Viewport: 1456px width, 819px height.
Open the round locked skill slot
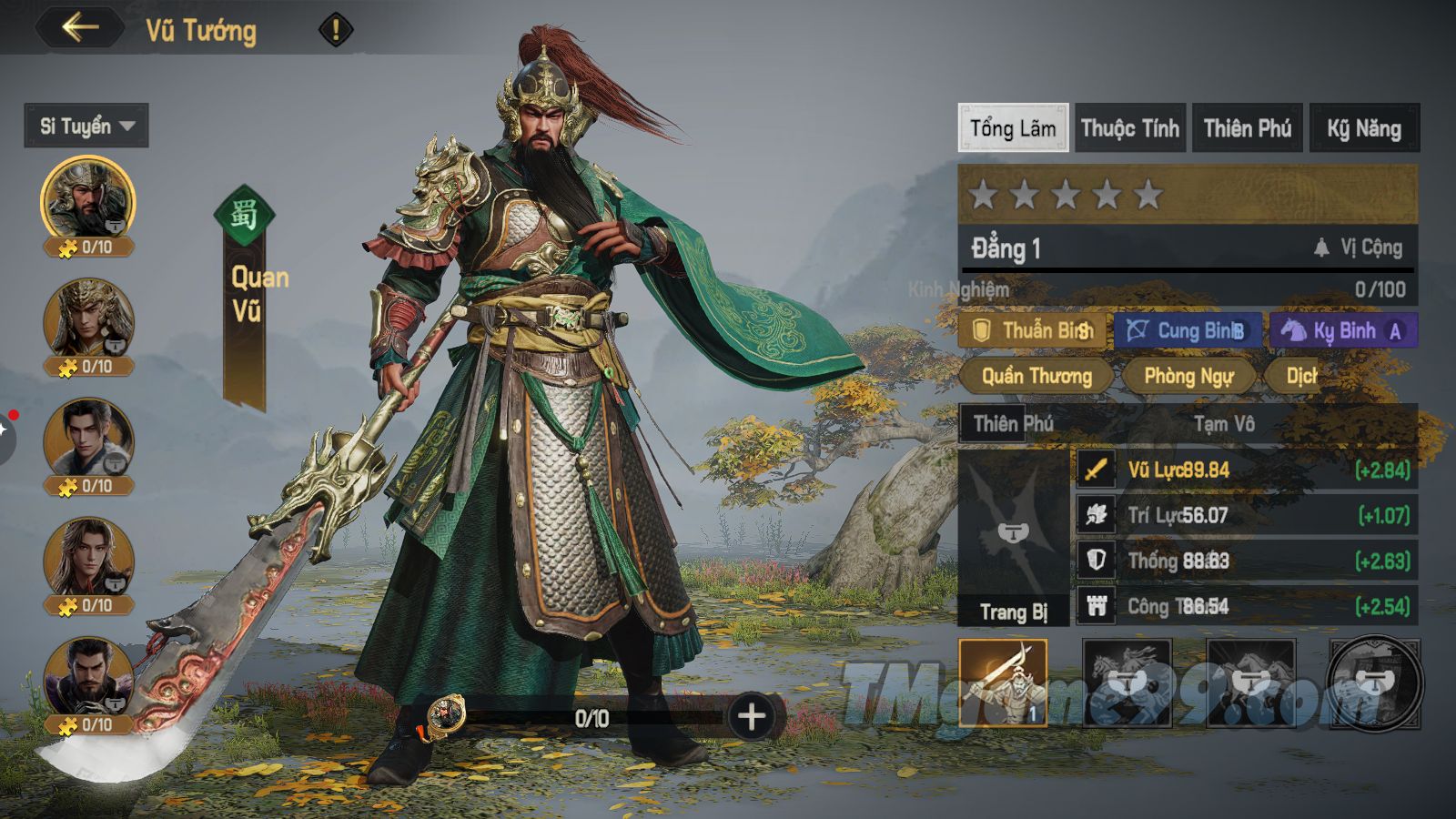[1374, 682]
